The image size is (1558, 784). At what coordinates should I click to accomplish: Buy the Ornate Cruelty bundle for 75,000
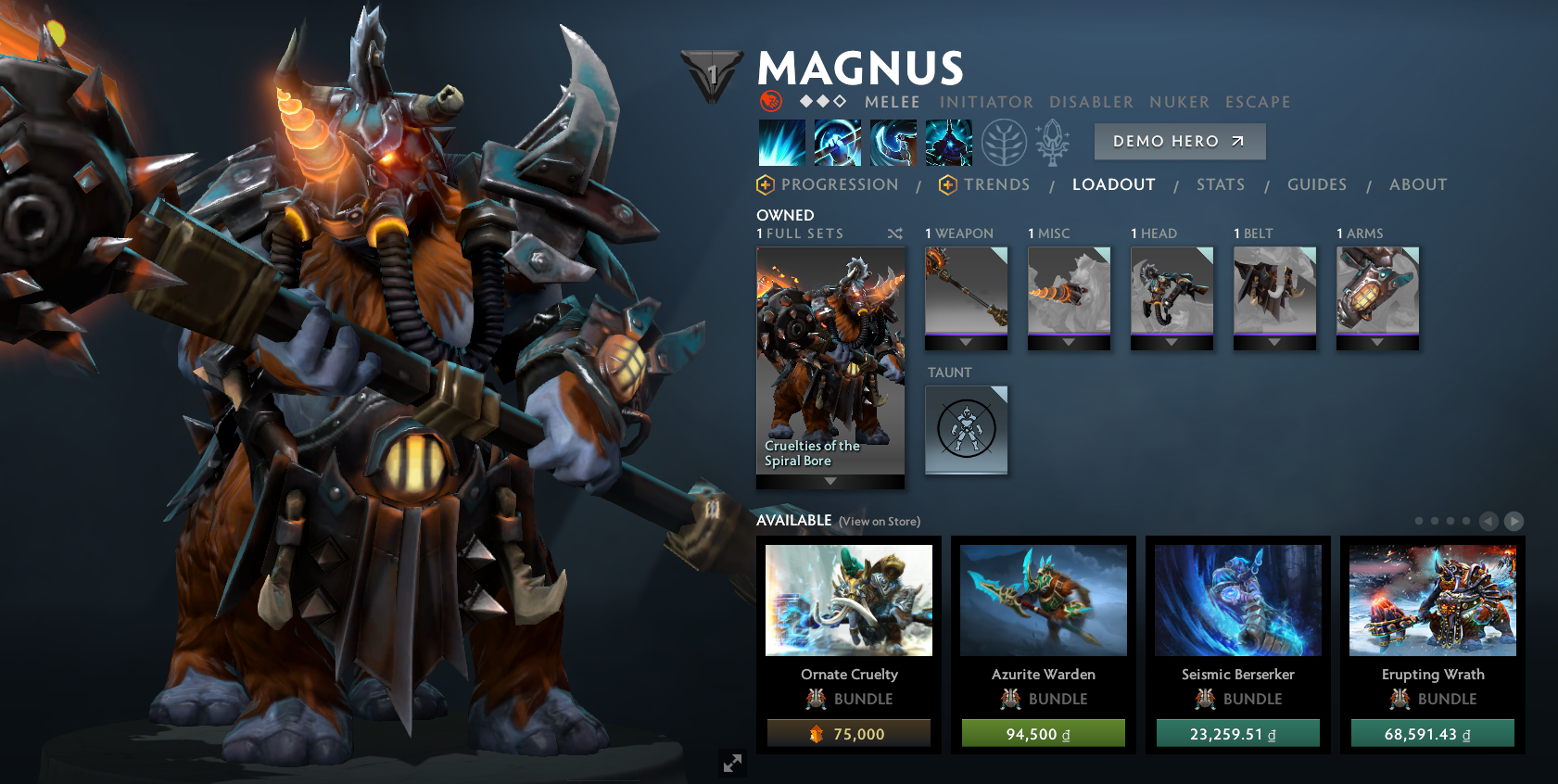(848, 734)
